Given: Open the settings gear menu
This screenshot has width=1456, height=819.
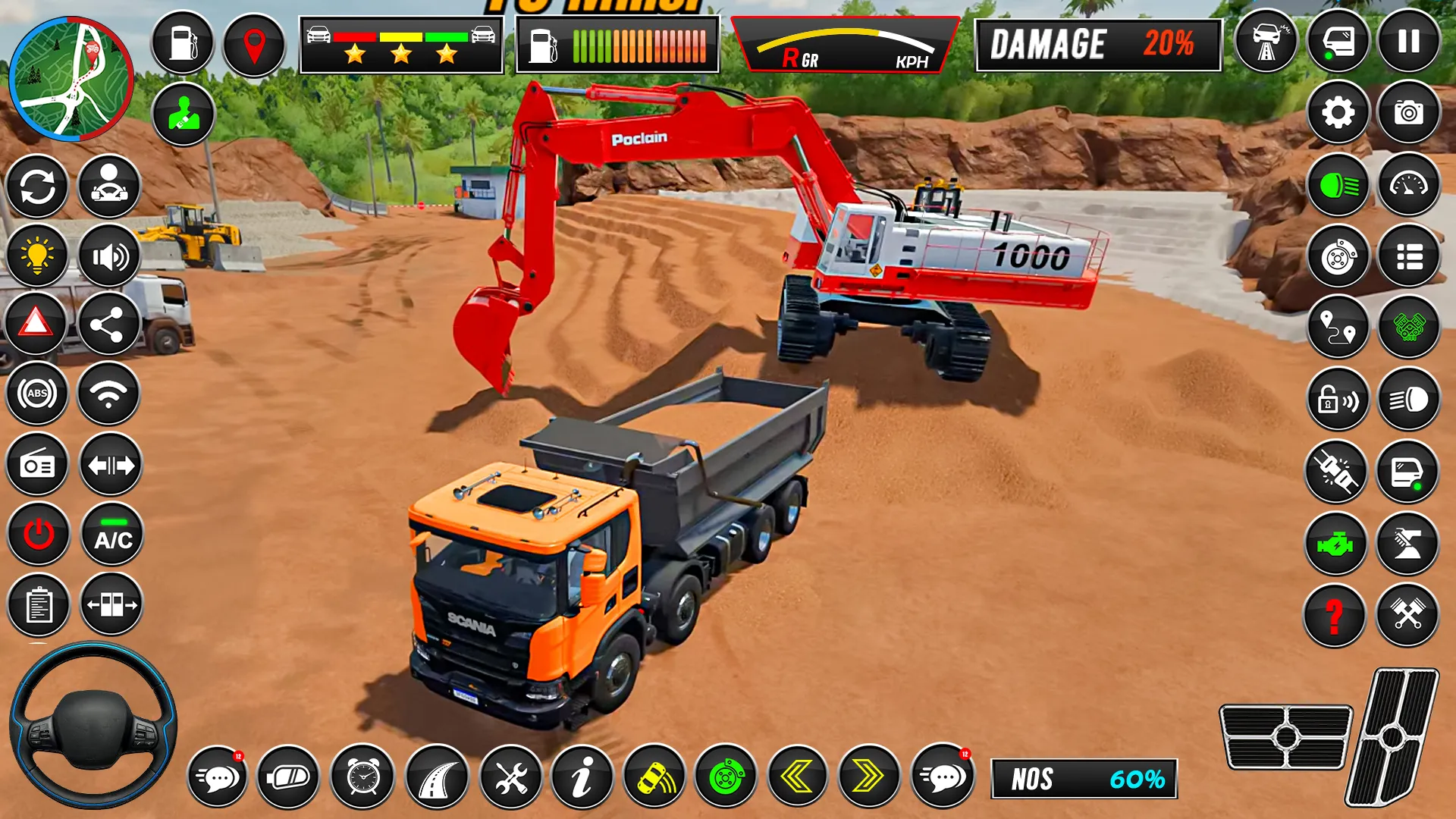Looking at the screenshot, I should coord(1338,112).
